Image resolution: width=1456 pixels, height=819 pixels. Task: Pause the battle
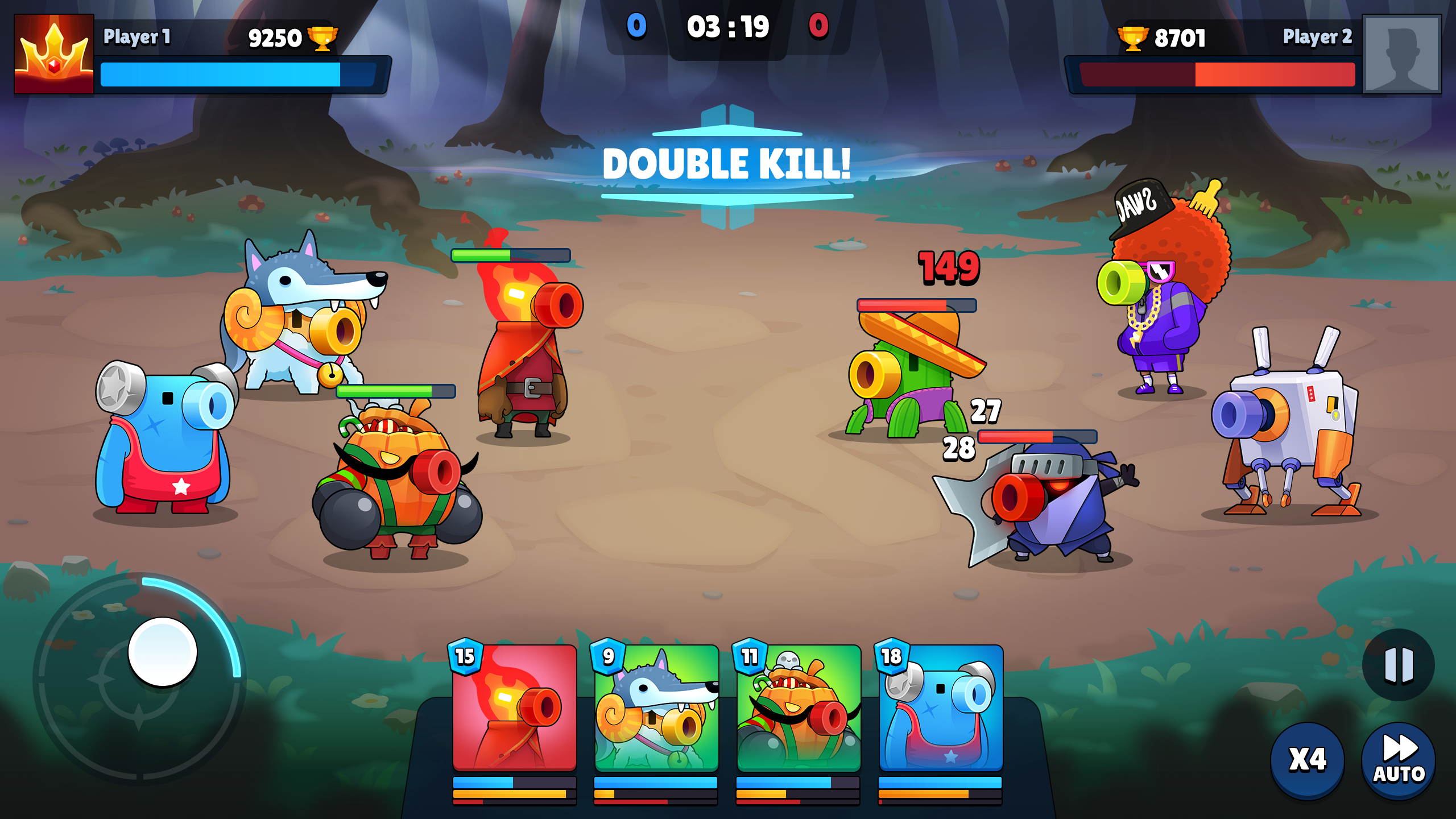[1398, 664]
